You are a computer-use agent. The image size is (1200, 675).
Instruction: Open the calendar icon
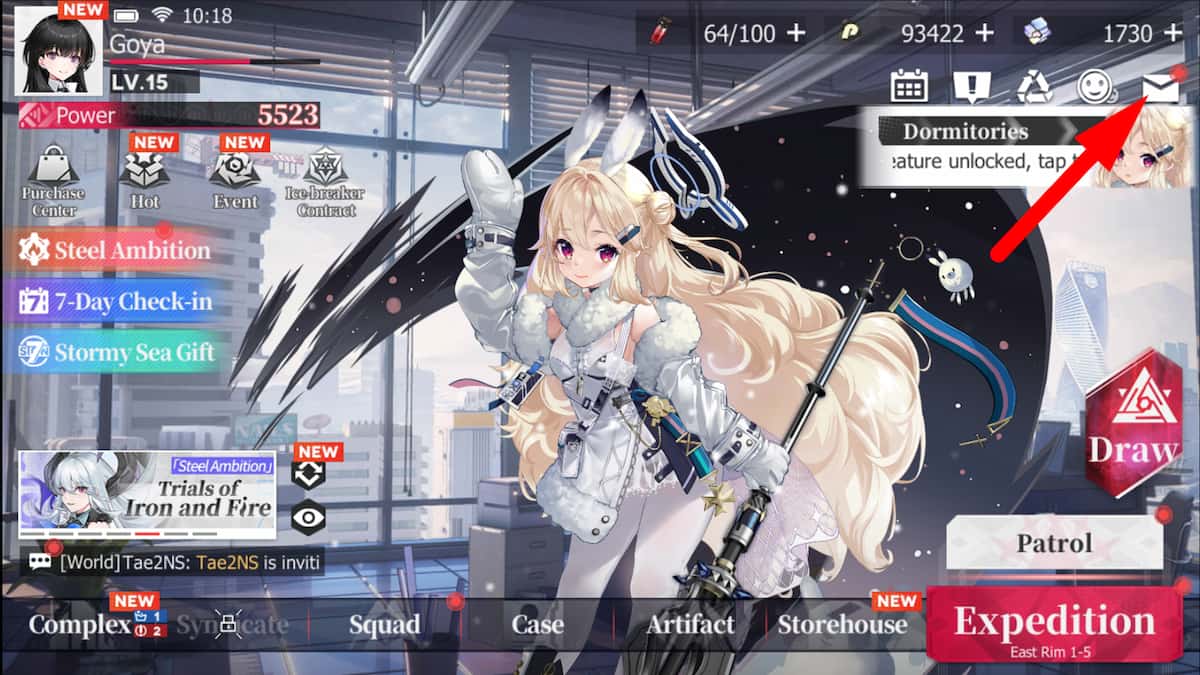point(909,88)
